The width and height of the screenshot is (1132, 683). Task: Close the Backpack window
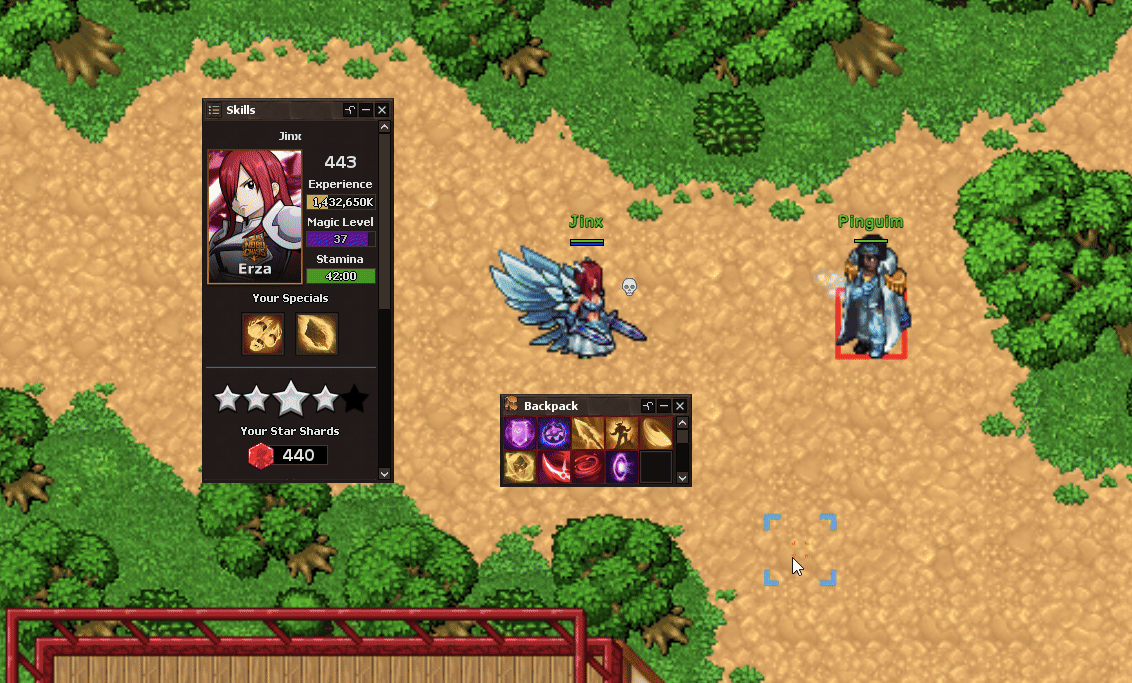pyautogui.click(x=680, y=406)
